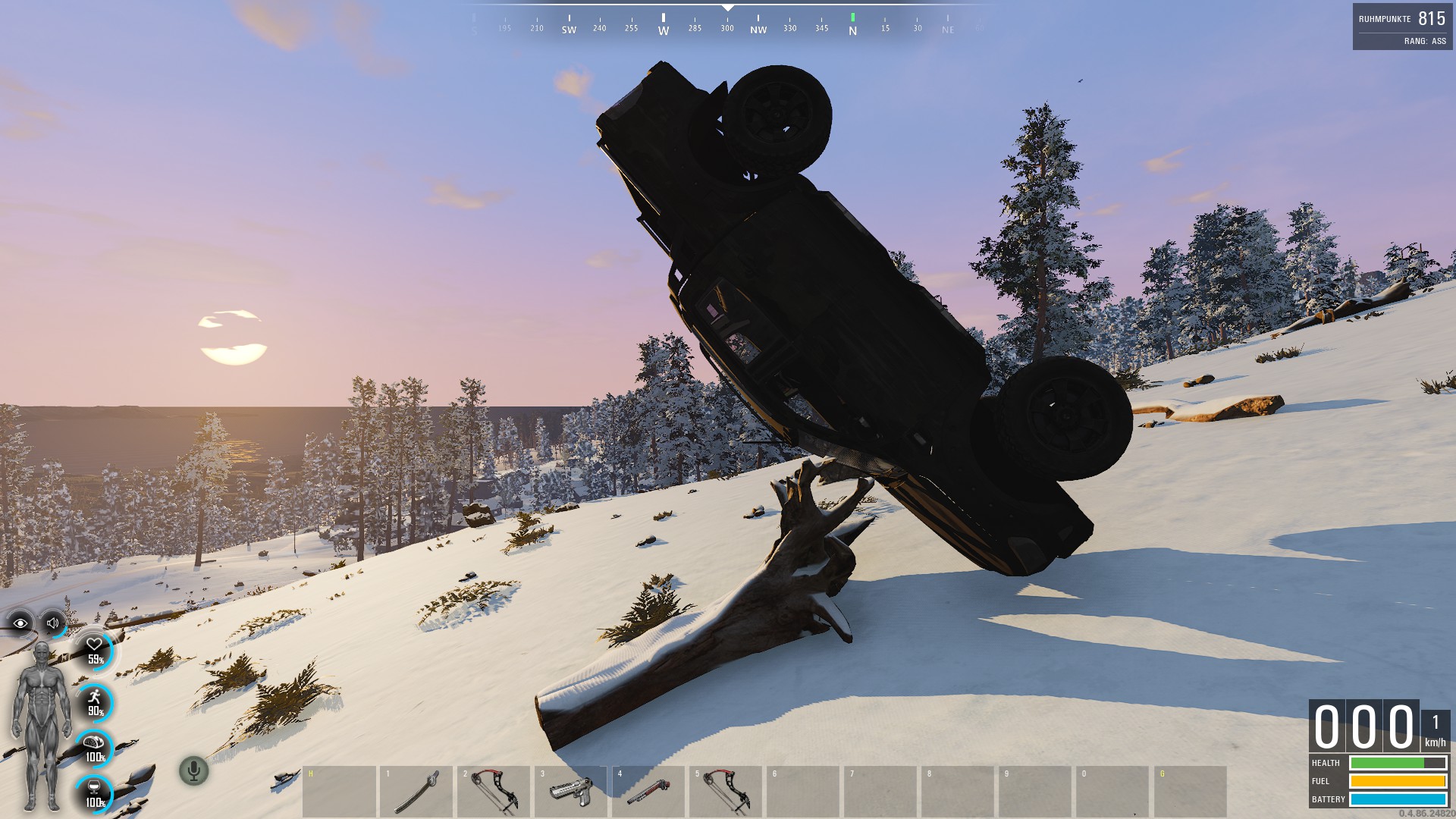Toggle the microphone voice chat icon
This screenshot has height=819, width=1456.
193,770
